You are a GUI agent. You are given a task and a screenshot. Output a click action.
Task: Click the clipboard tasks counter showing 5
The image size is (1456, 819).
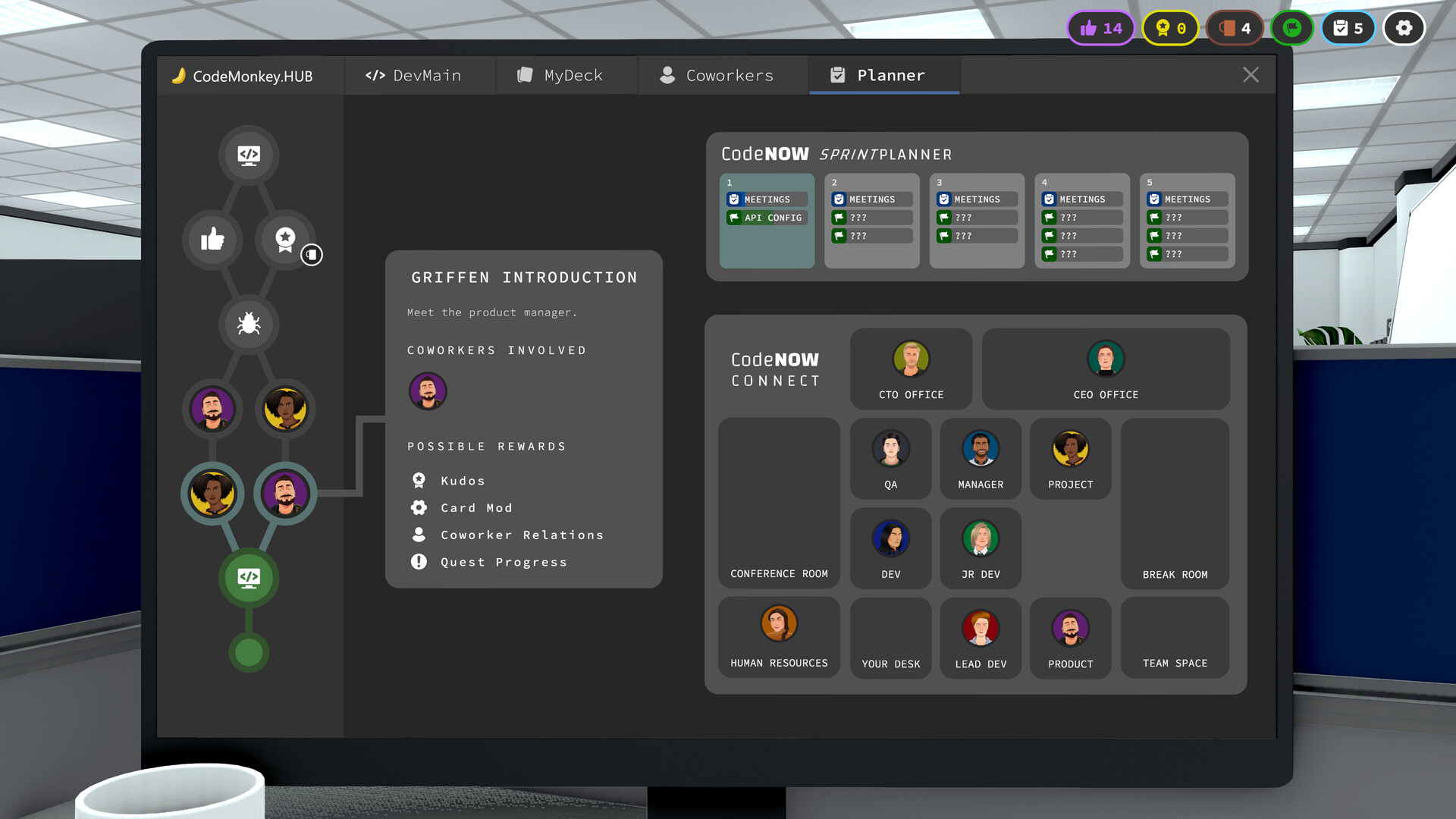pos(1348,27)
